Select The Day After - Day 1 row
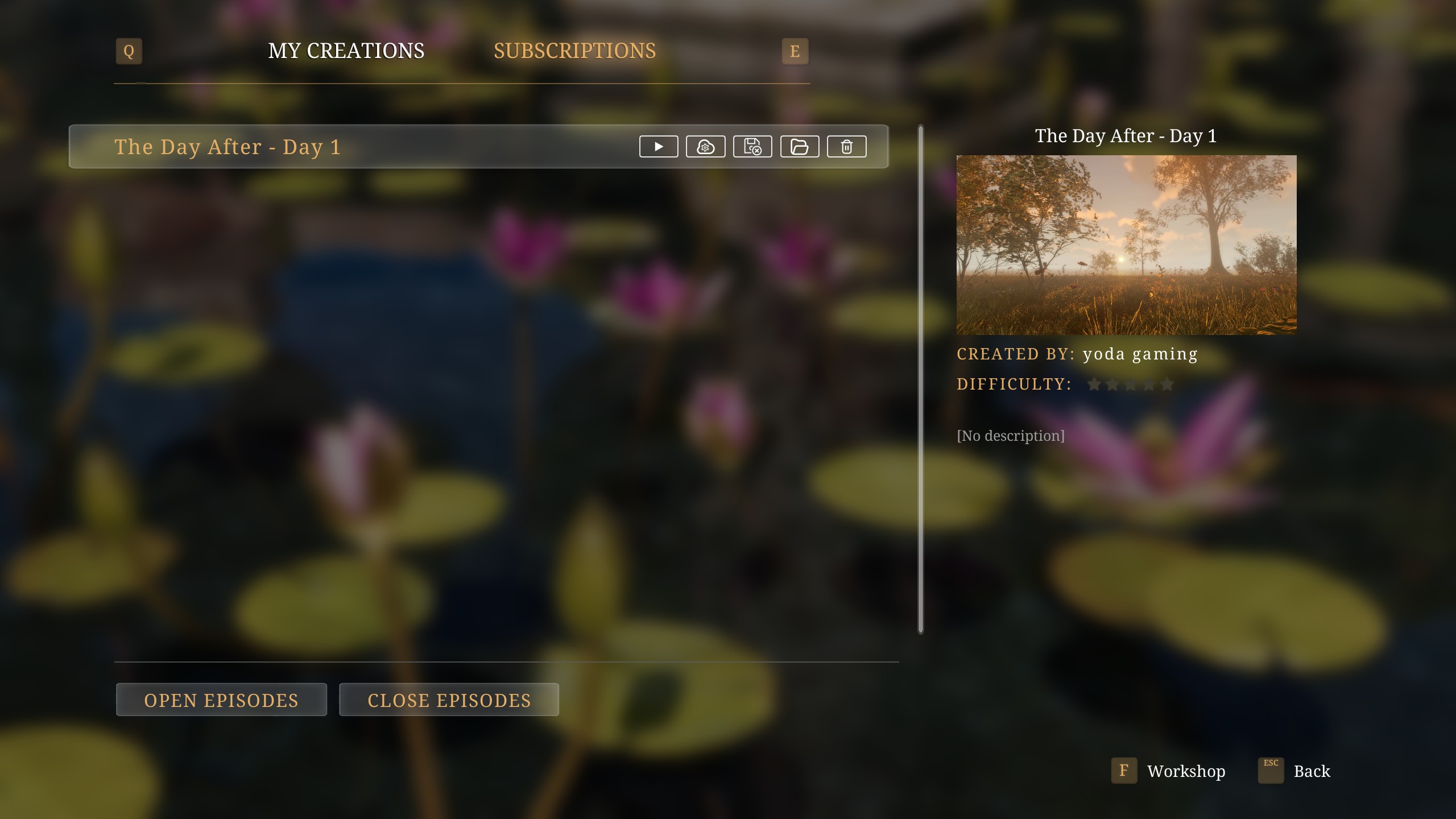1456x819 pixels. (341, 147)
